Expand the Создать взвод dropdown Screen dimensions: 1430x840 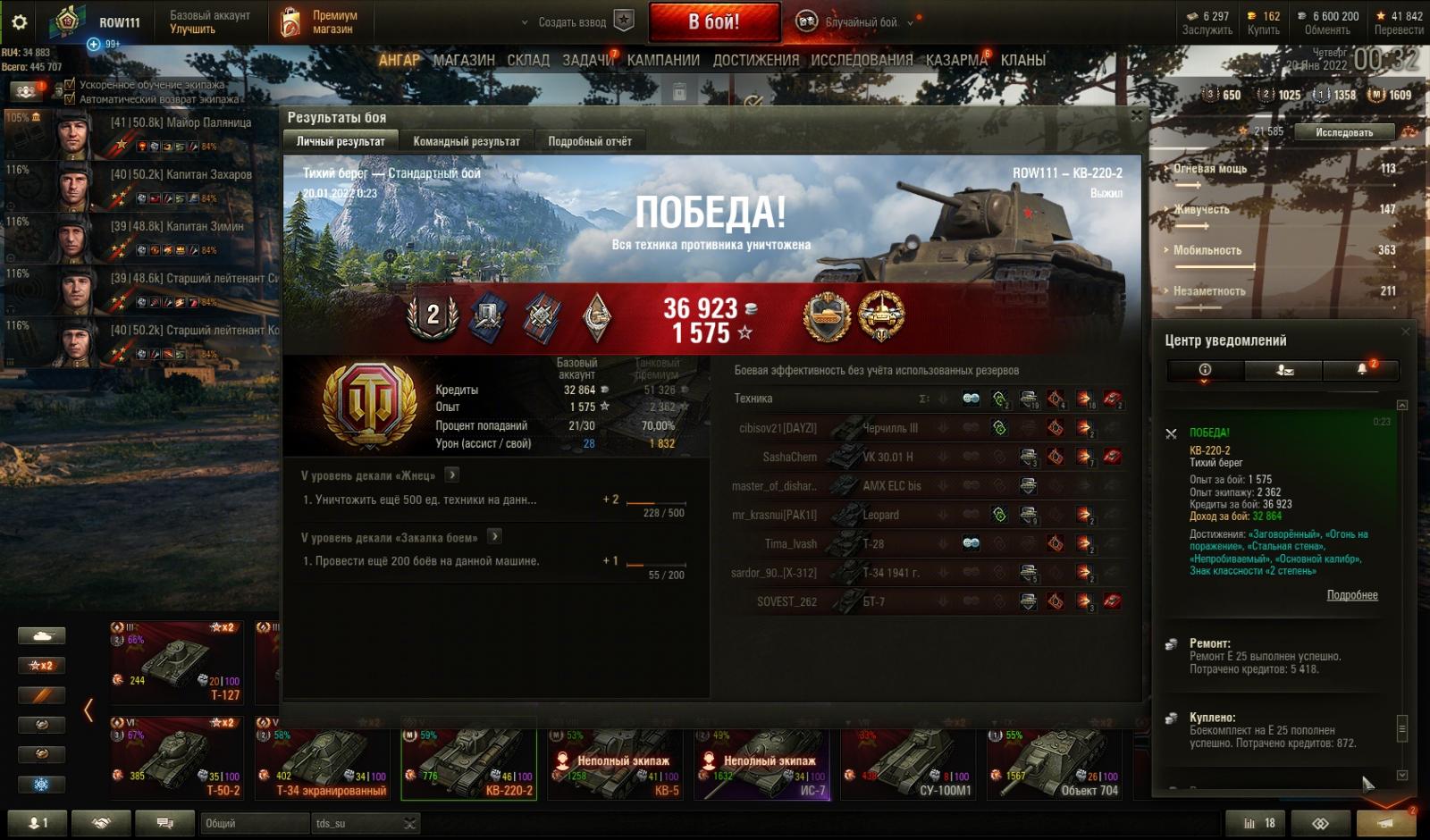[525, 23]
